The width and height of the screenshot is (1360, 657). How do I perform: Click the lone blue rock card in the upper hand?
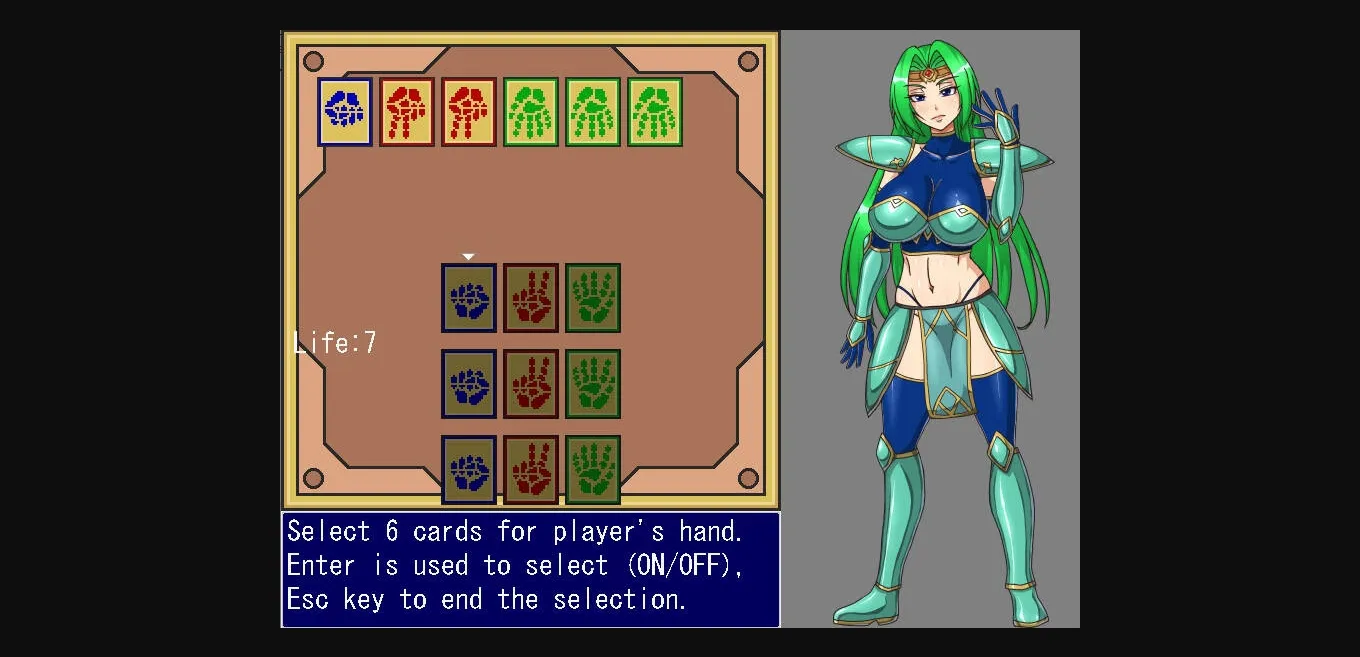coord(345,112)
